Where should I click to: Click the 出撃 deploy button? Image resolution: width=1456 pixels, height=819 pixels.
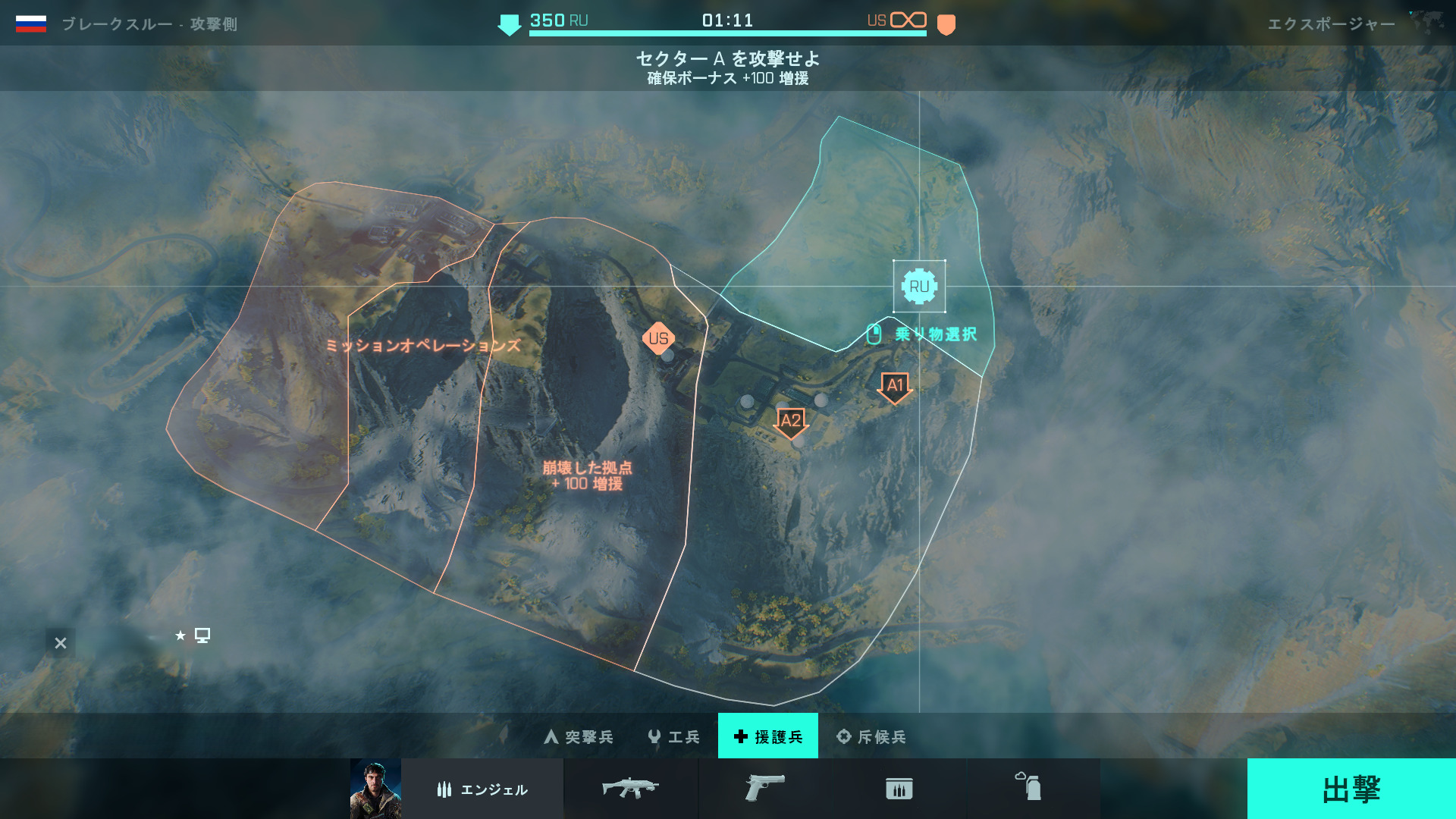pos(1351,789)
